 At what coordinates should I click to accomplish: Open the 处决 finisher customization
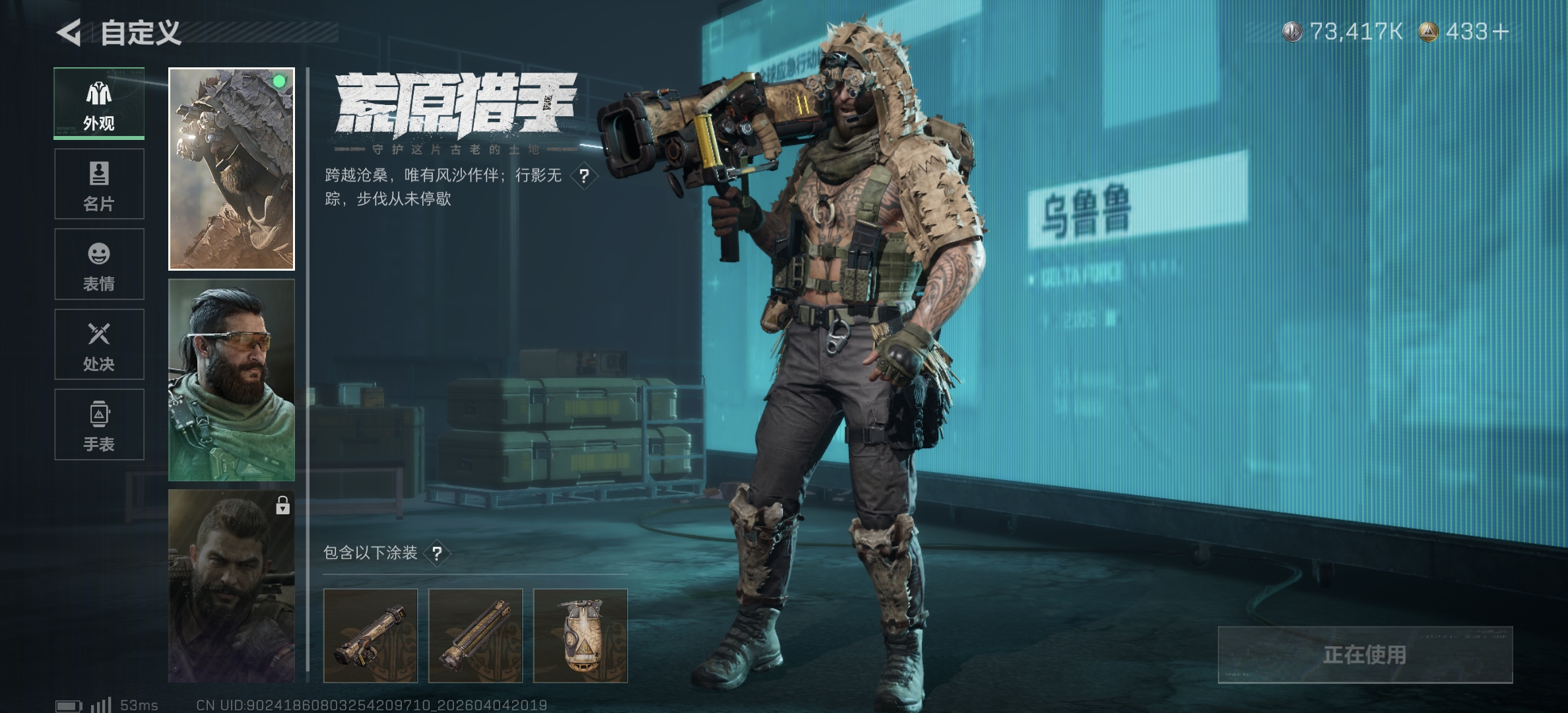(99, 345)
